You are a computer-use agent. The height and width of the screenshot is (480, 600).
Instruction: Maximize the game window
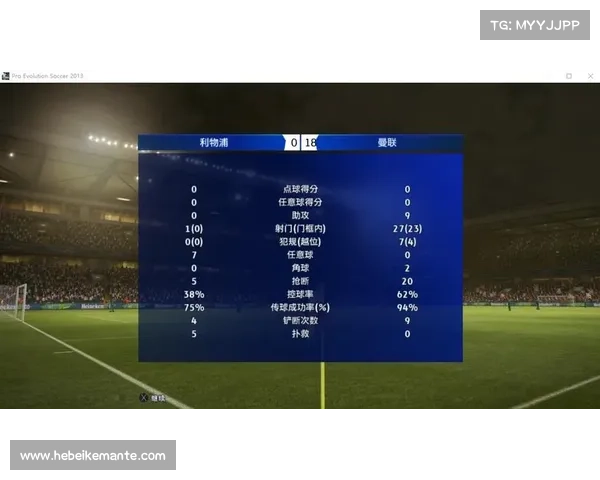coord(569,75)
